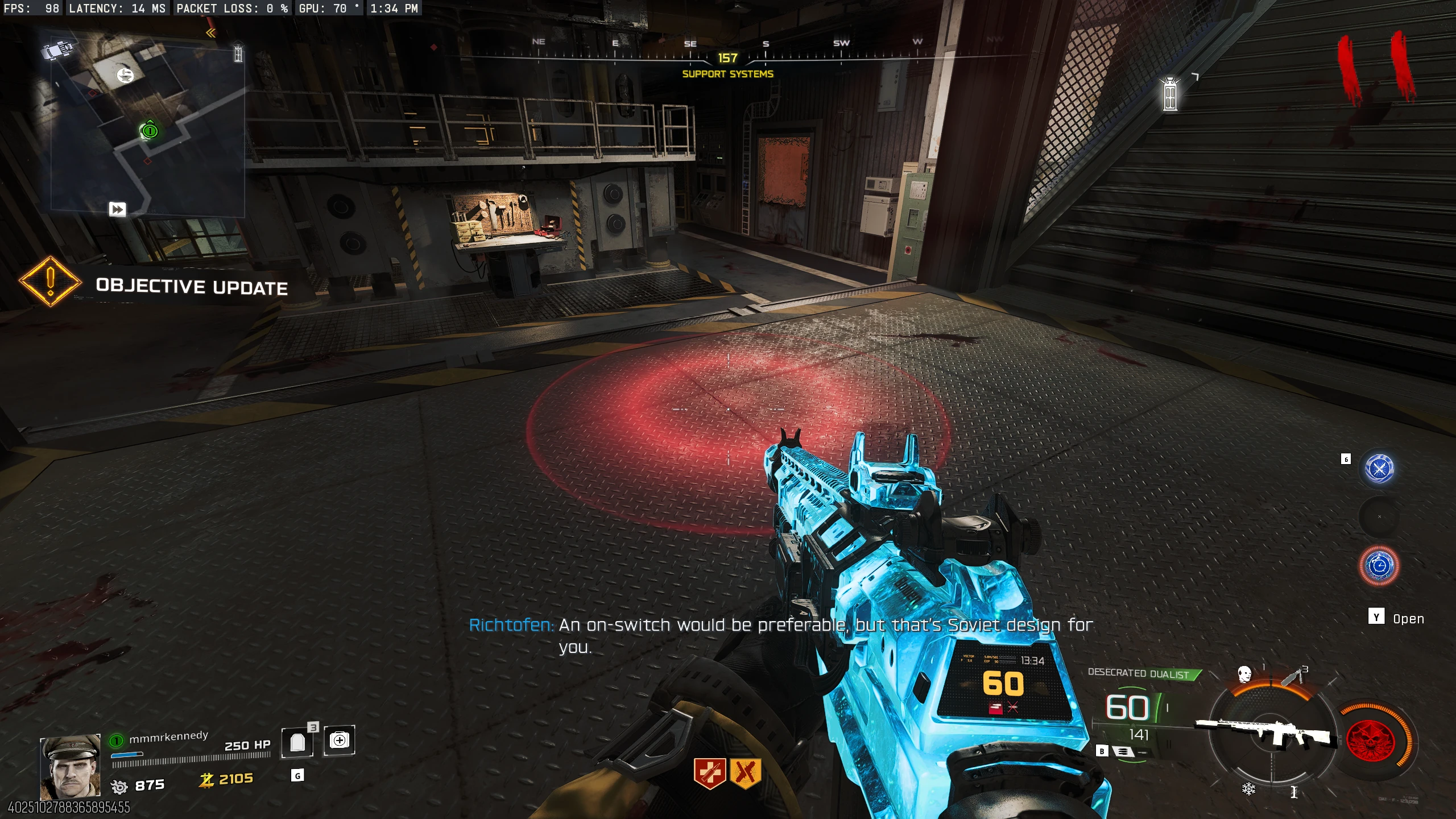Select the anvil crafting marker on minimap

tap(125, 75)
